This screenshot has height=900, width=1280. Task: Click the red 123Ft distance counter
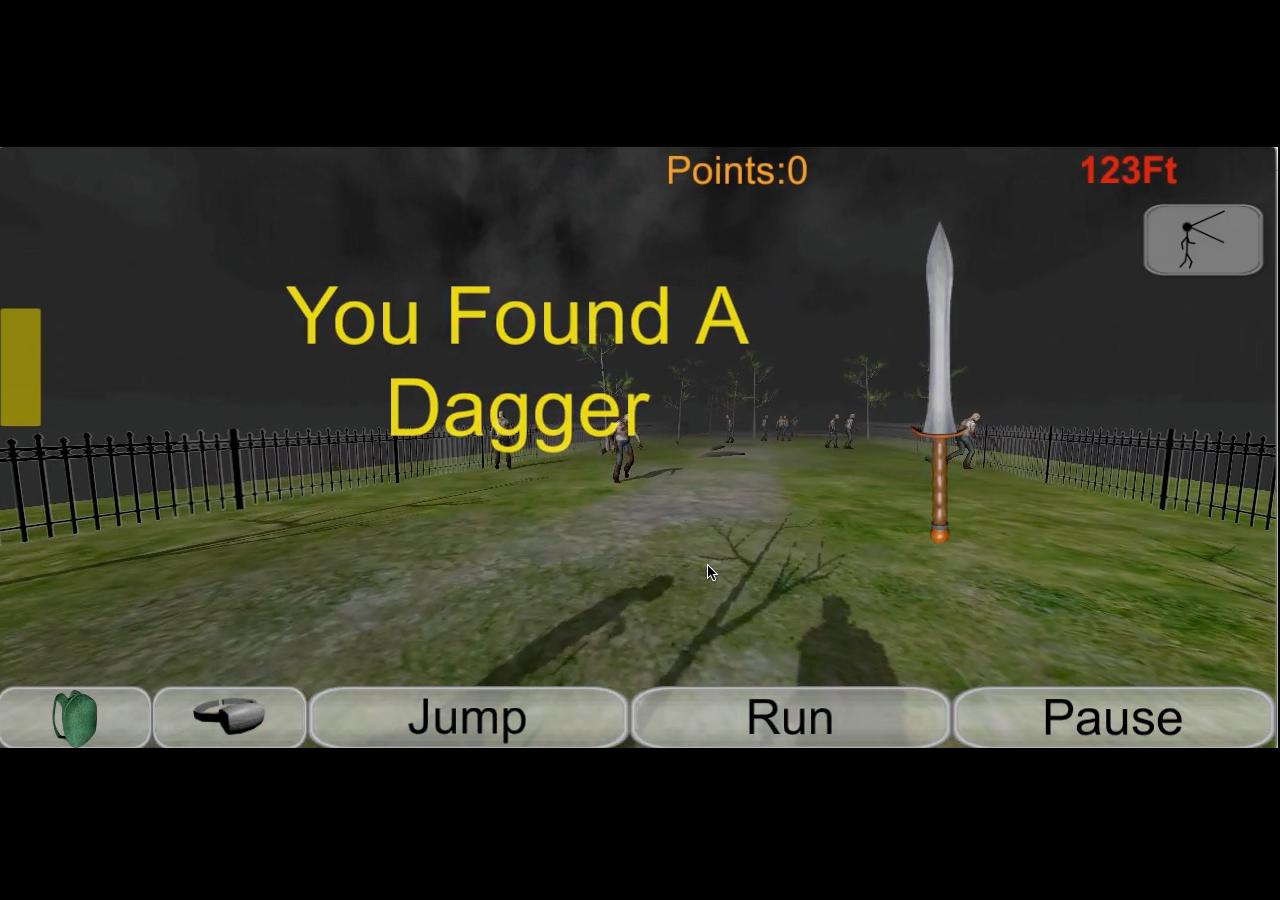click(x=1128, y=171)
